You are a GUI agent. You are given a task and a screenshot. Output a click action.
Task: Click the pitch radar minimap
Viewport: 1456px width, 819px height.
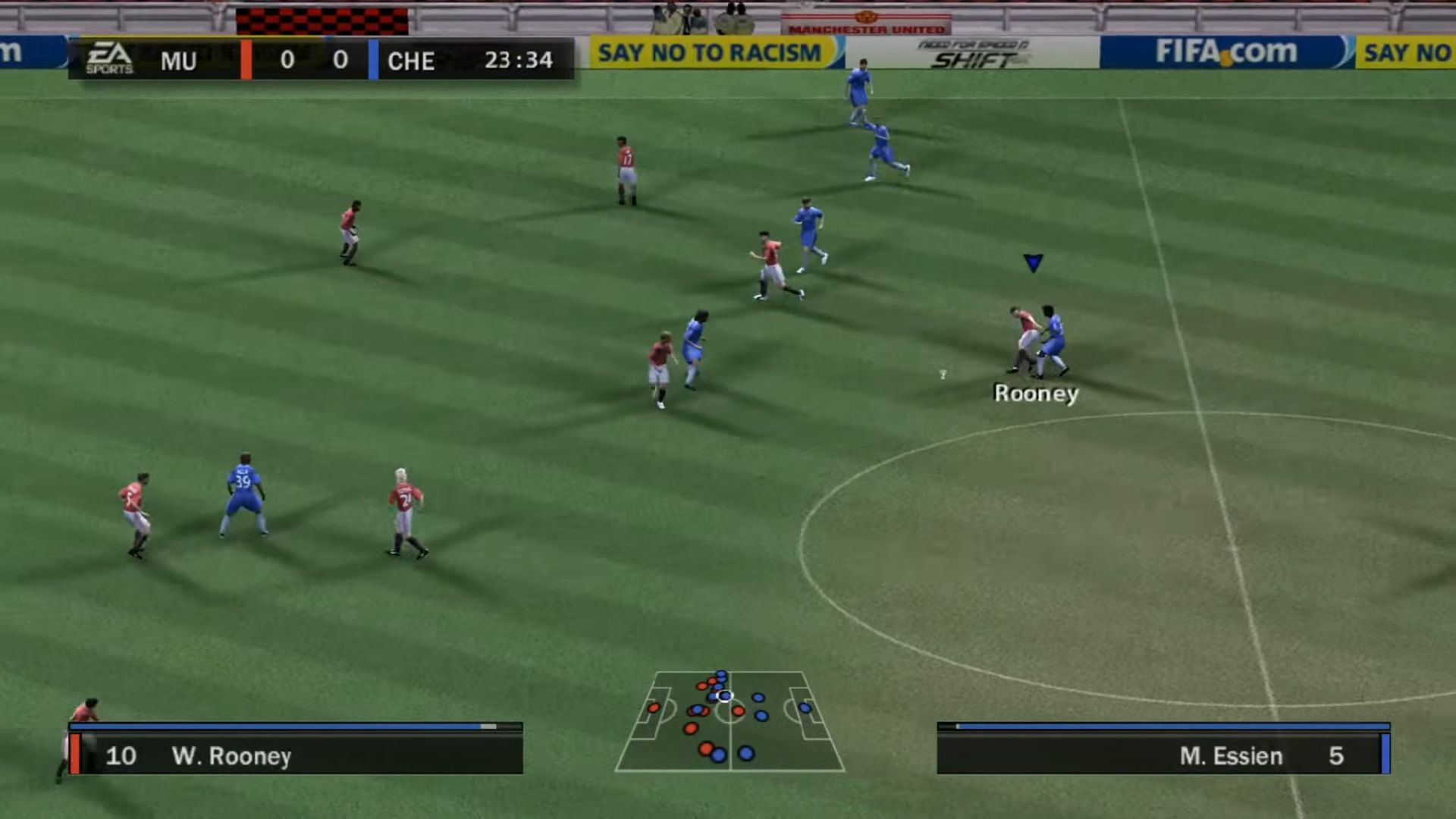[x=730, y=720]
